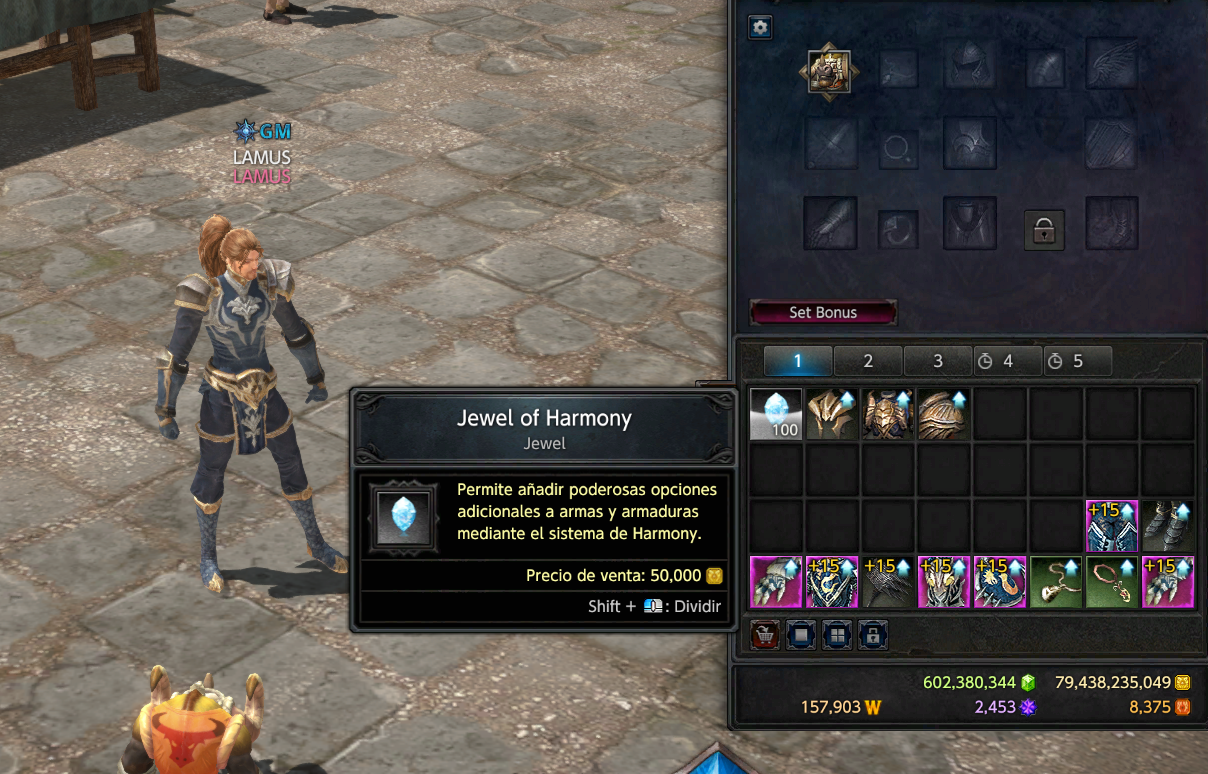
Task: Select the +15 dark spiked wings item
Action: tap(888, 582)
